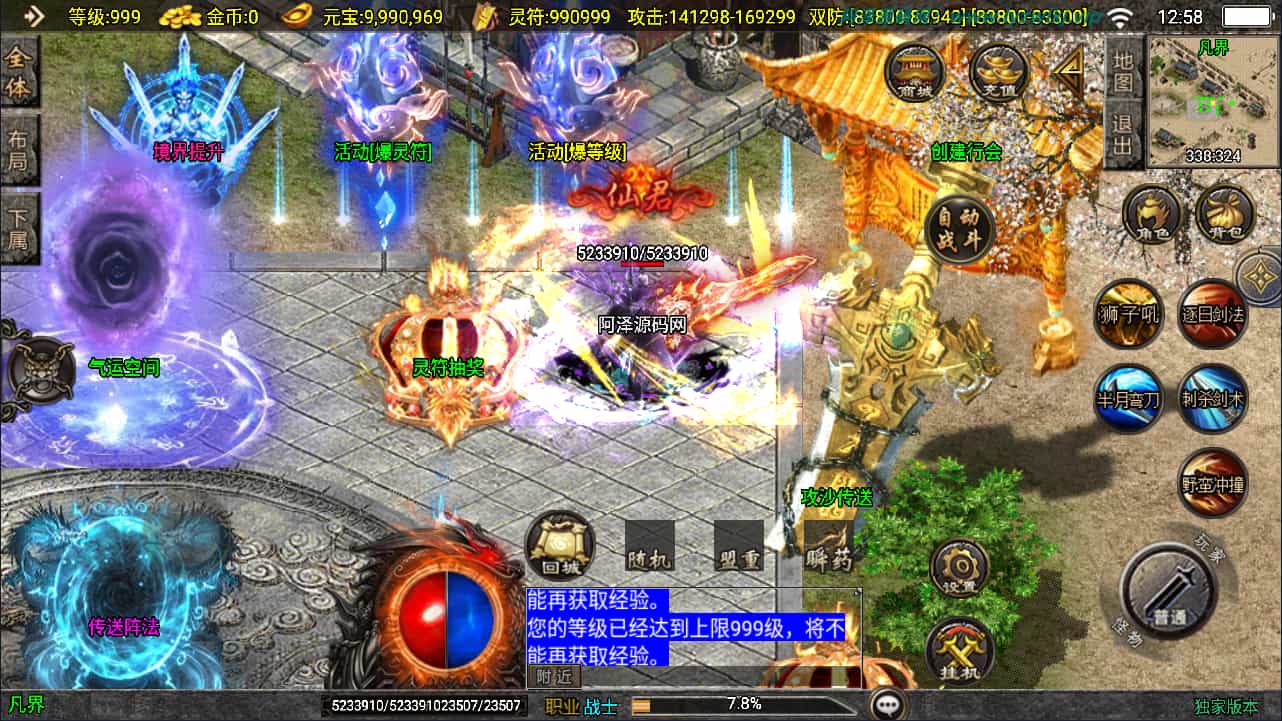The width and height of the screenshot is (1282, 721).
Task: Open the 地图 map button
Action: (x=1124, y=72)
